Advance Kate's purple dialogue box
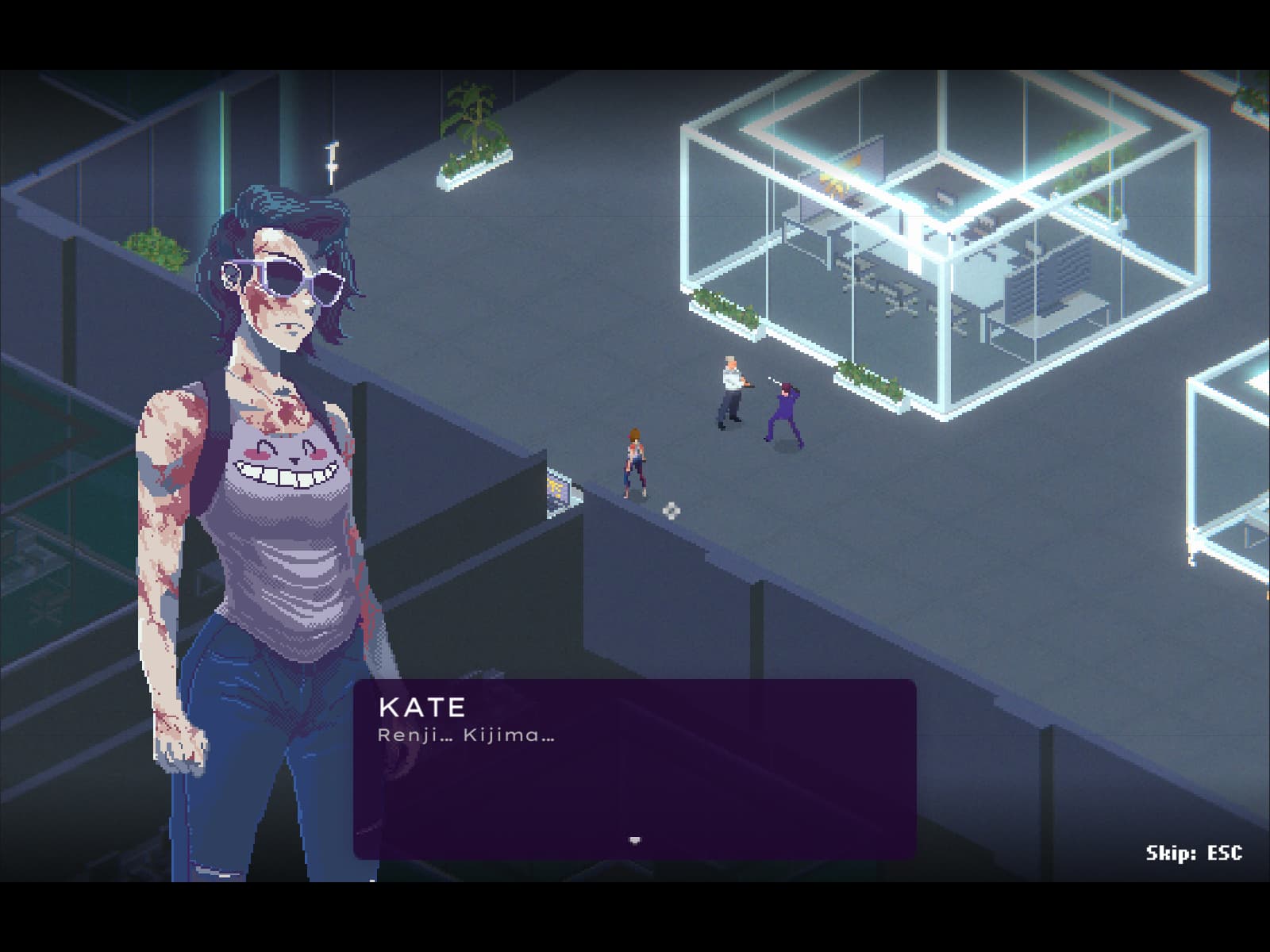The height and width of the screenshot is (952, 1270). (634, 768)
